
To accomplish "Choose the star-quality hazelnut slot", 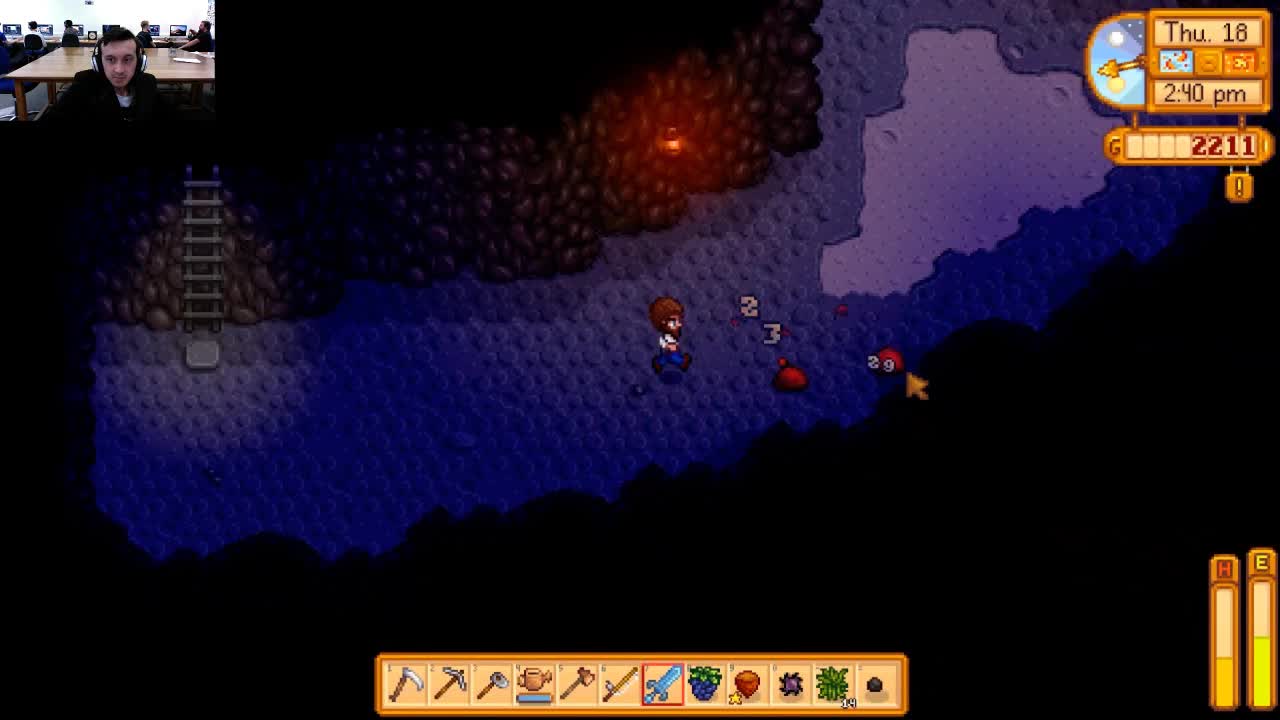I will (747, 684).
